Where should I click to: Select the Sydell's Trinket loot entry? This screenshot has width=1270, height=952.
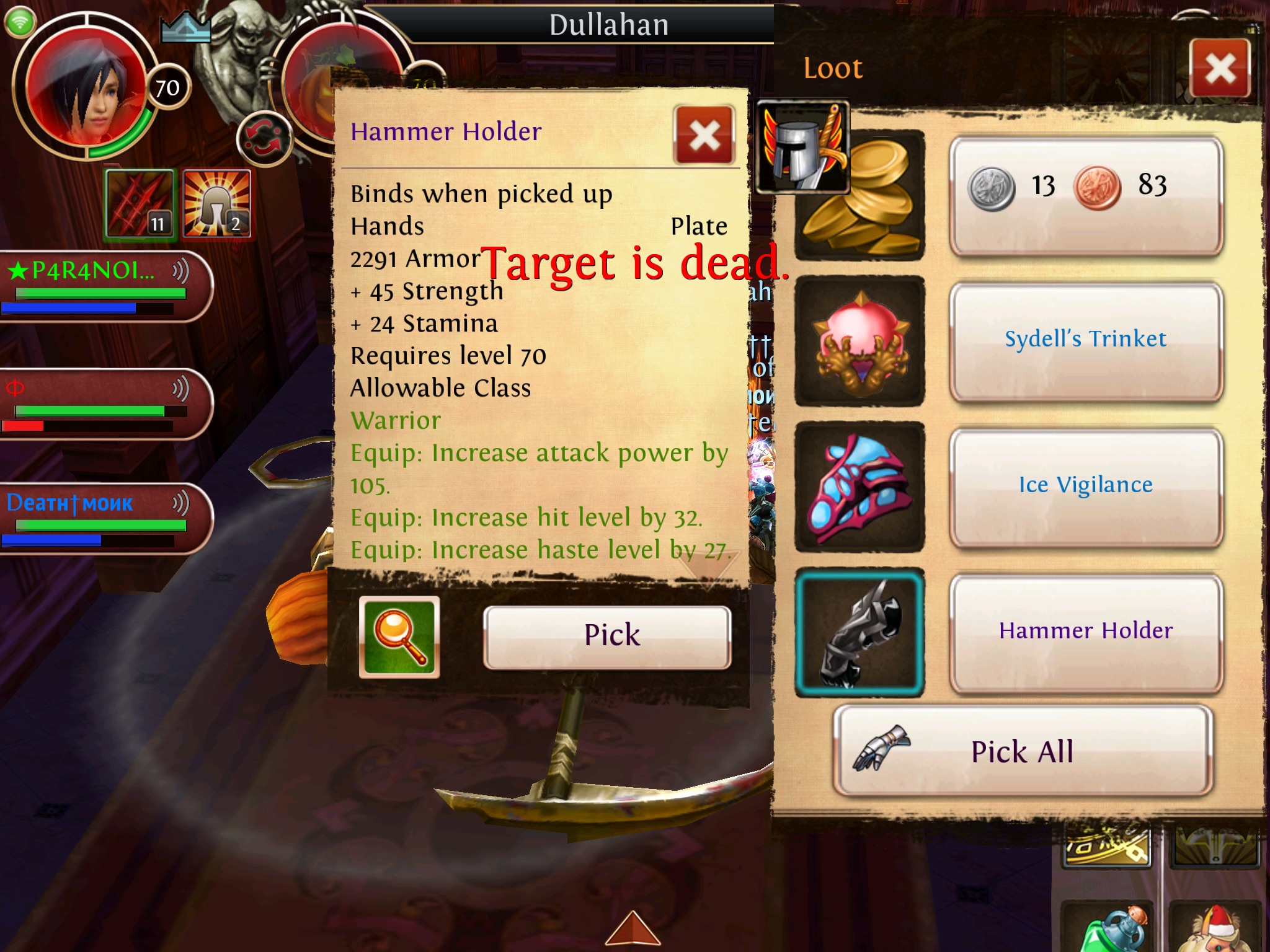pyautogui.click(x=1085, y=340)
